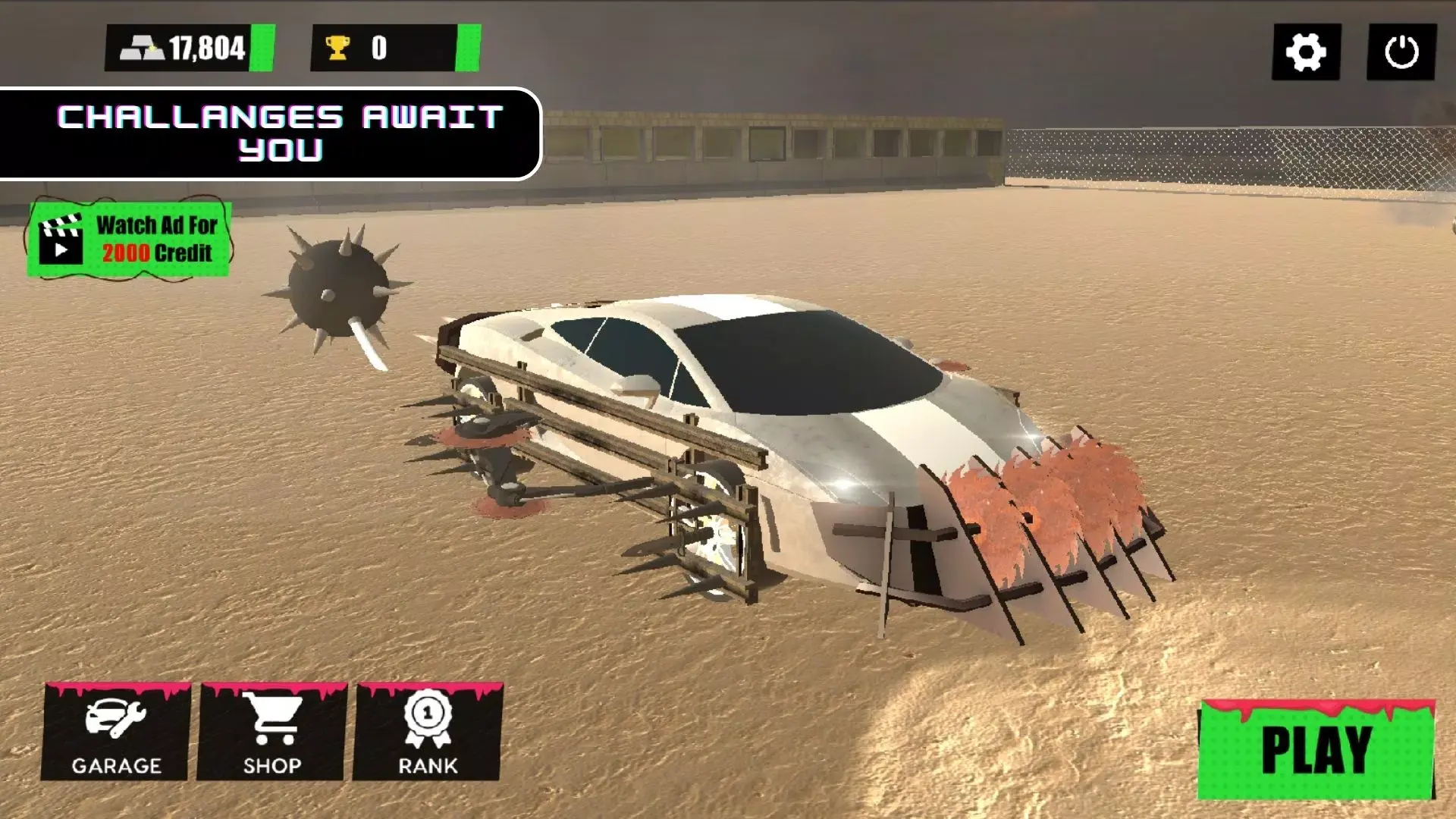1456x819 pixels.
Task: Open the Shop
Action: click(271, 733)
